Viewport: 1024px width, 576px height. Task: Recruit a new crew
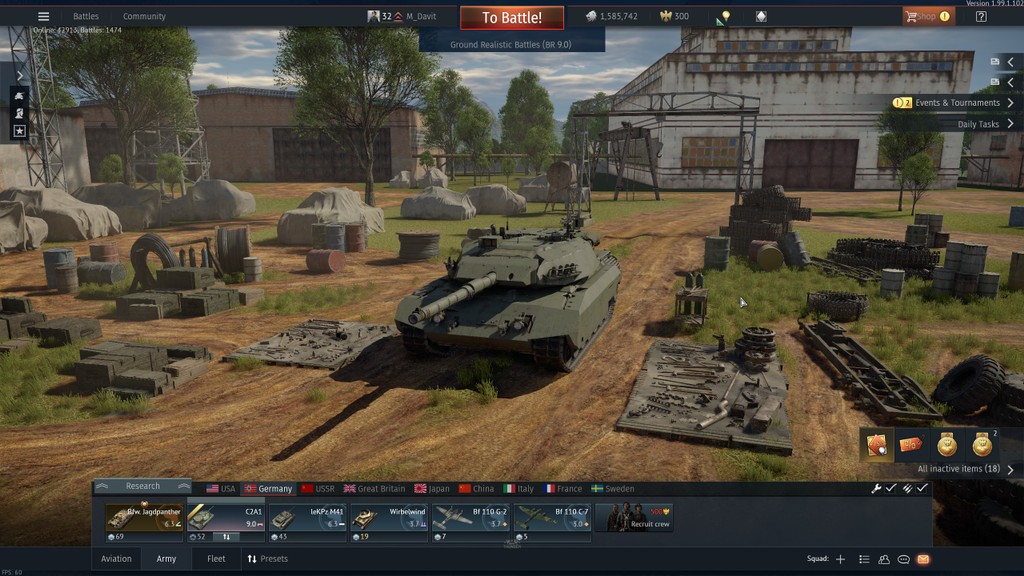[x=634, y=517]
